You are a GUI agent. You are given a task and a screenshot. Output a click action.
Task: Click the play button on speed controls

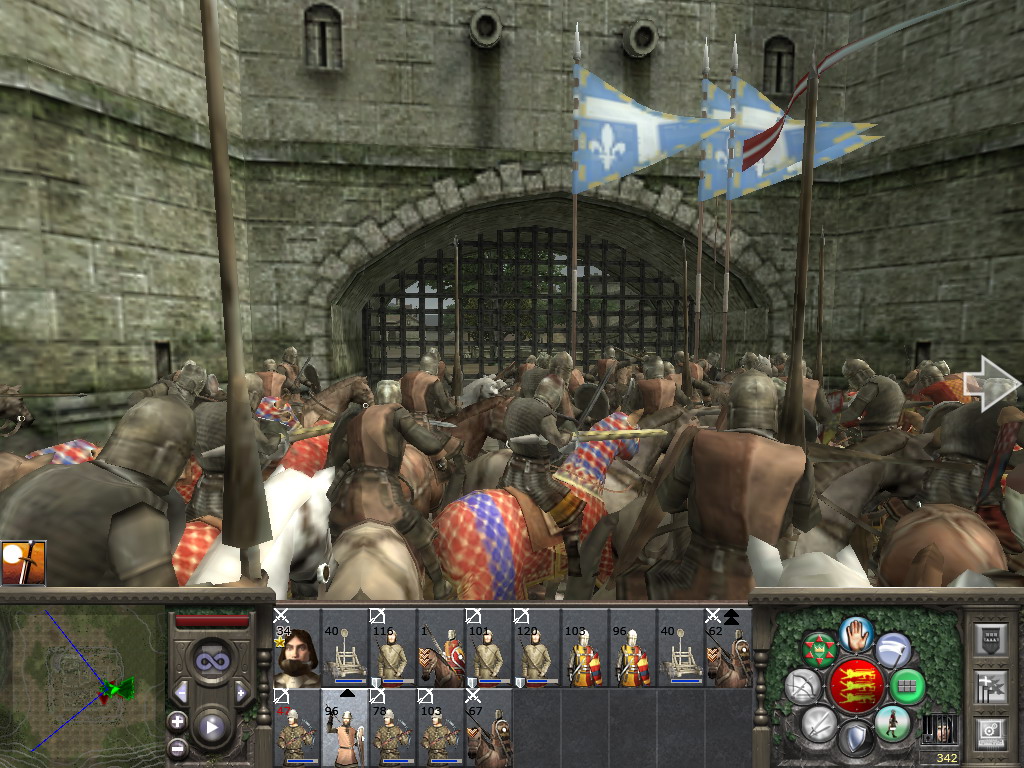pos(211,727)
